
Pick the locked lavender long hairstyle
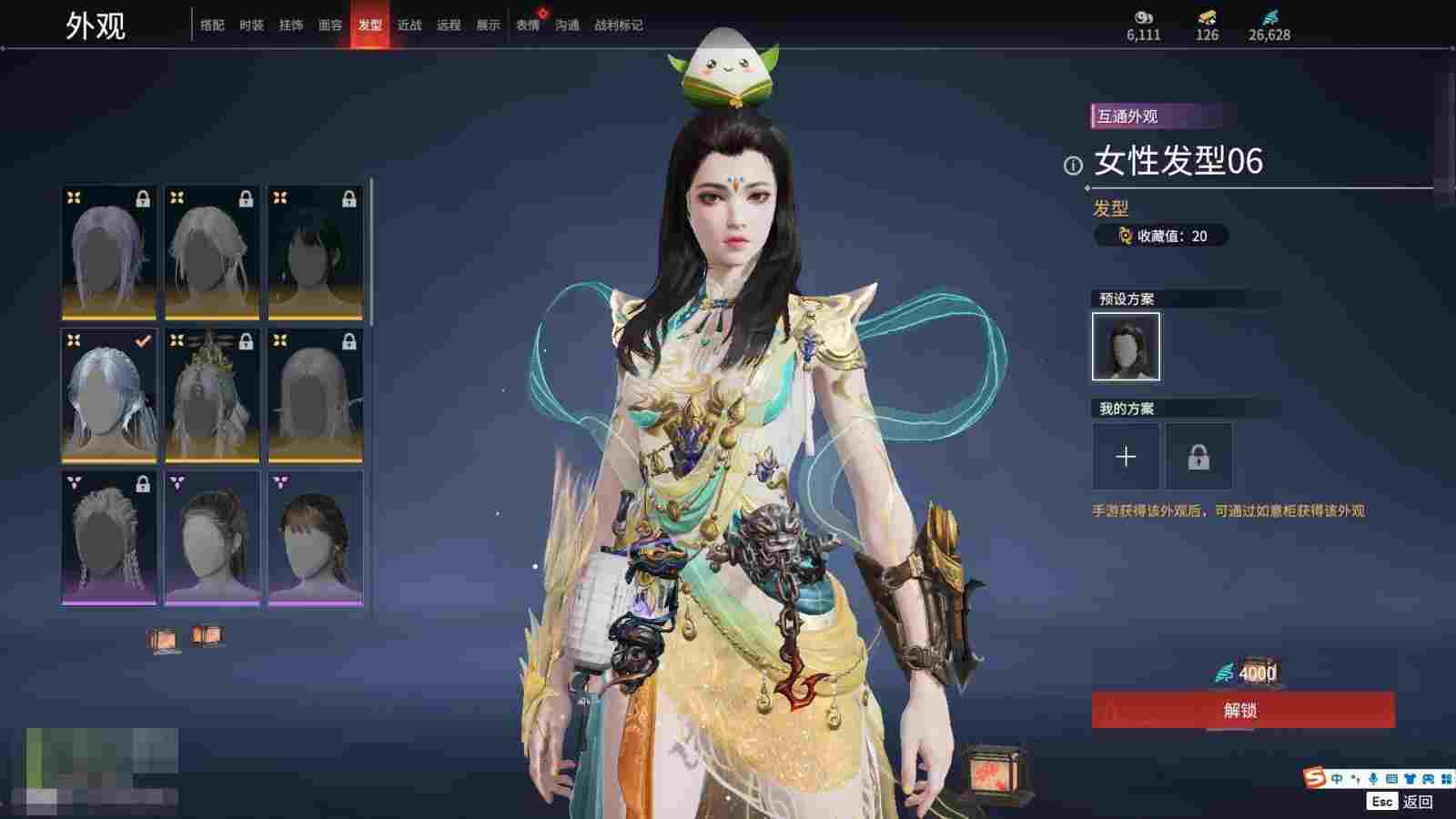[x=108, y=253]
